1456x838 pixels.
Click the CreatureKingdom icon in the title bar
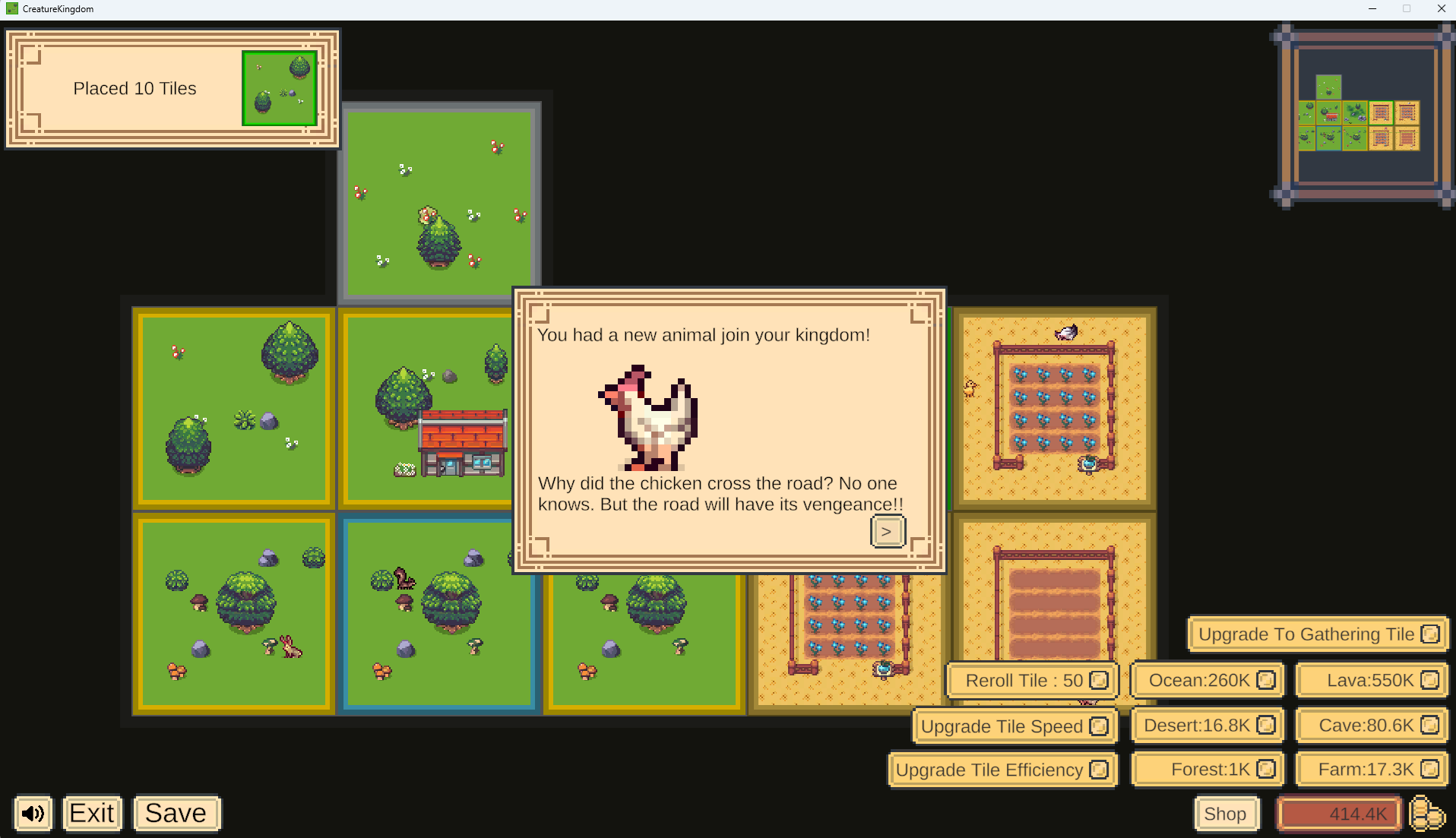pyautogui.click(x=11, y=8)
